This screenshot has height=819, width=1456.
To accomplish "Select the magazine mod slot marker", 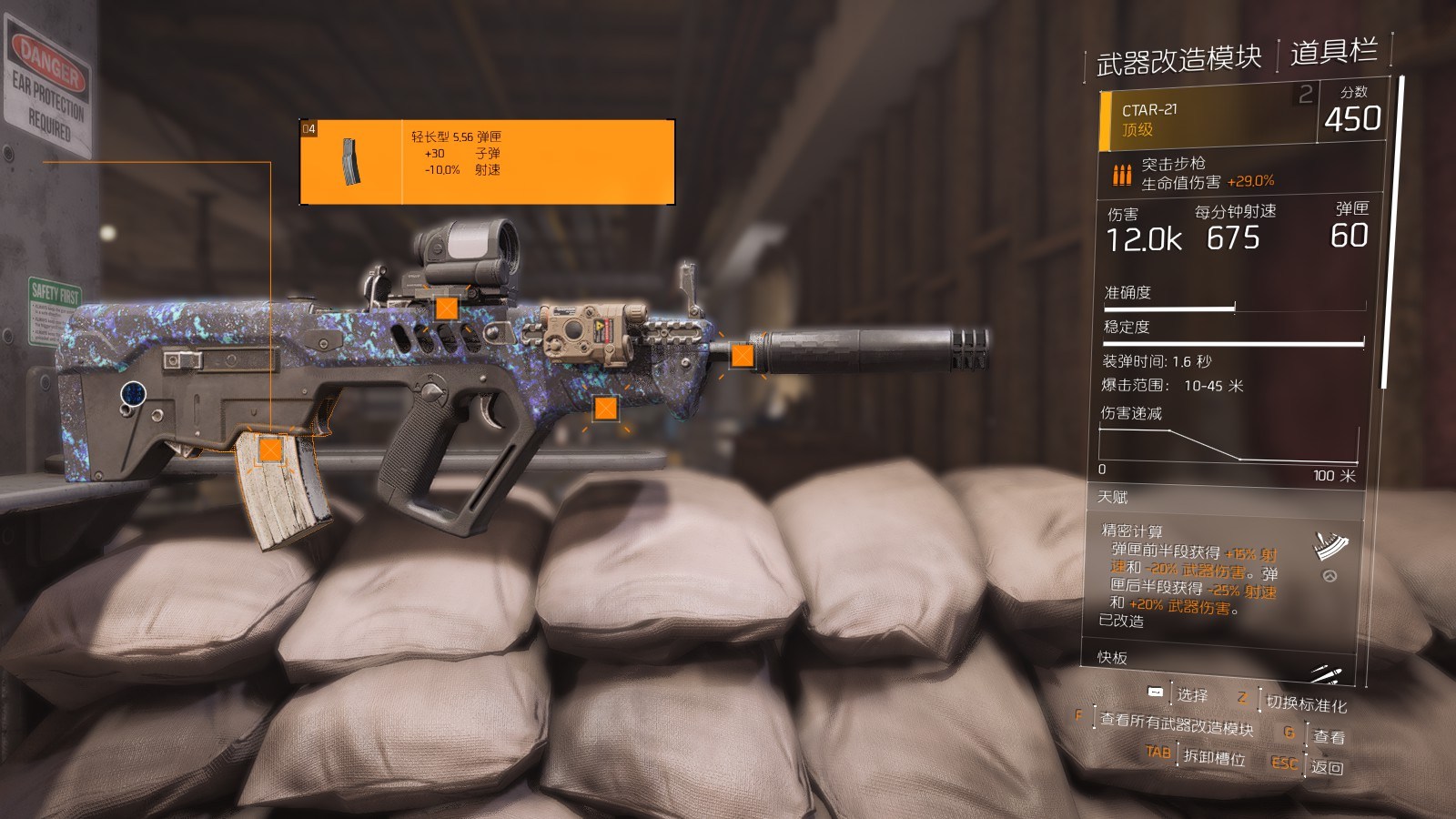I will click(270, 450).
